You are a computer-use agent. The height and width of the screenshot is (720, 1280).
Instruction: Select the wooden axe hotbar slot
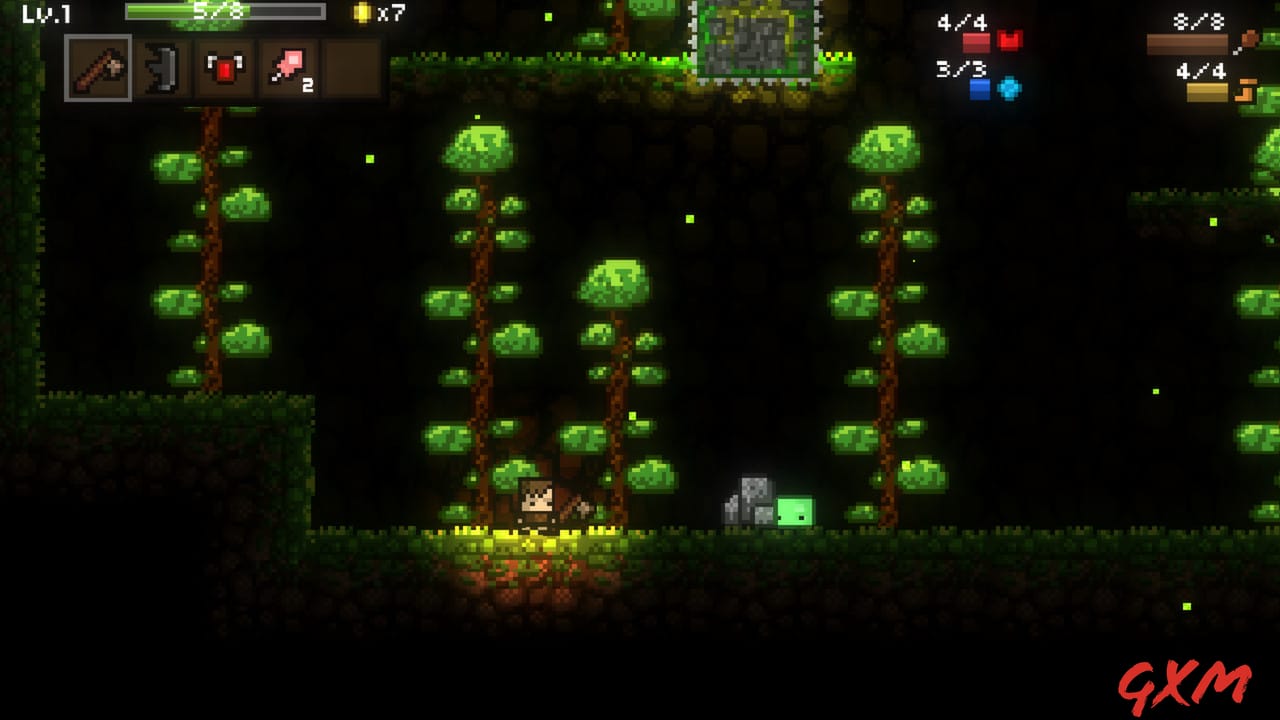98,68
